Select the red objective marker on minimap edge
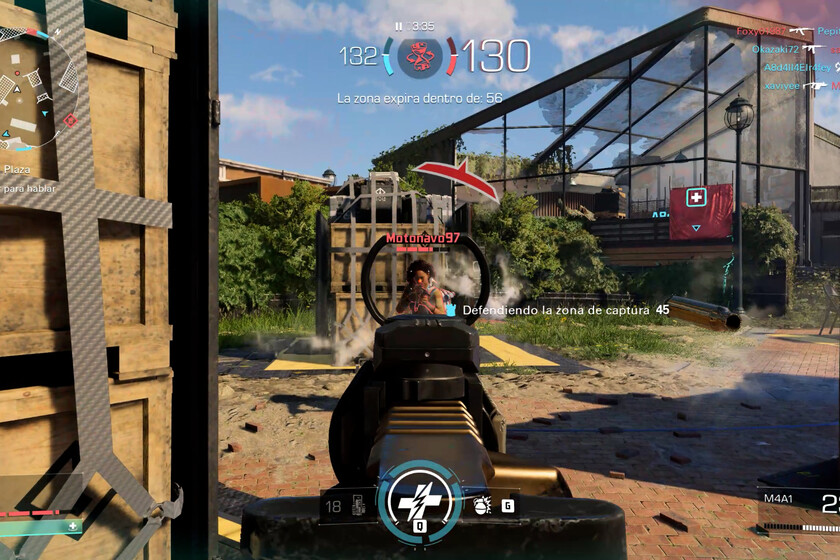The height and width of the screenshot is (560, 840). pos(70,120)
